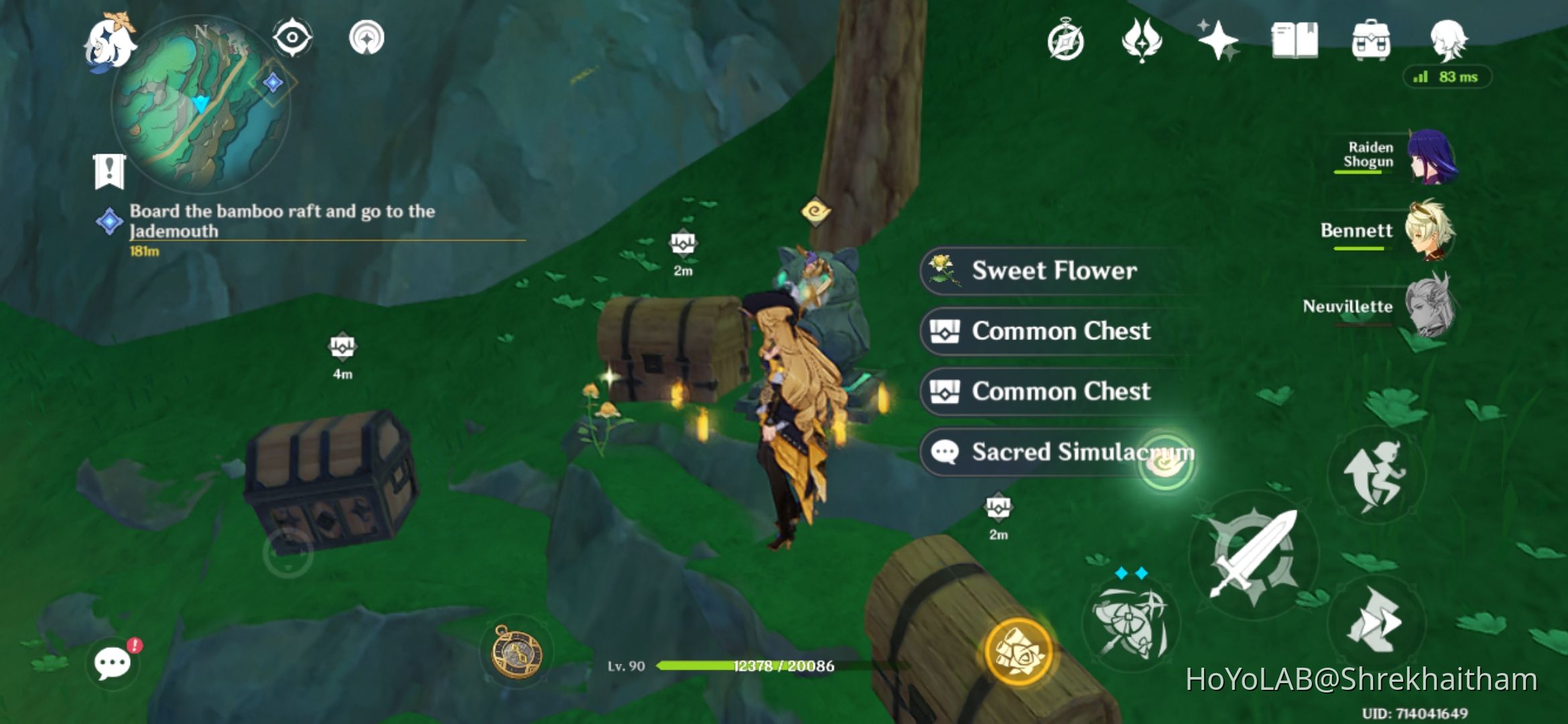The width and height of the screenshot is (1568, 724).
Task: Open the Battle Pass wings icon
Action: point(1142,40)
